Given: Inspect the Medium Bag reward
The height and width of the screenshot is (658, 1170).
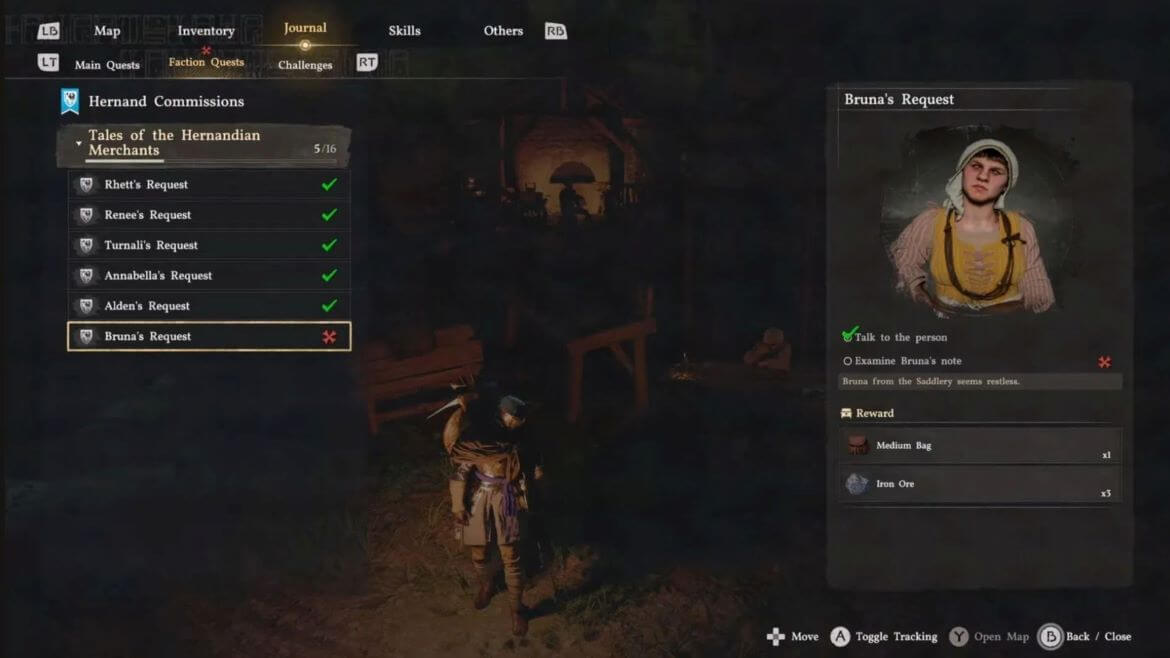Looking at the screenshot, I should tap(979, 446).
